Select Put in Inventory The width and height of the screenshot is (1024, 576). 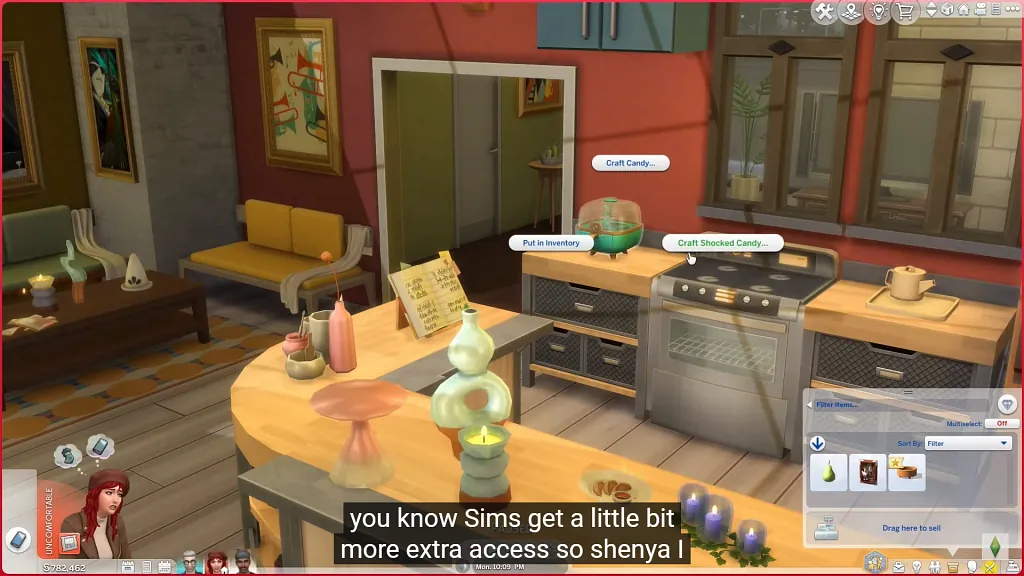point(550,243)
